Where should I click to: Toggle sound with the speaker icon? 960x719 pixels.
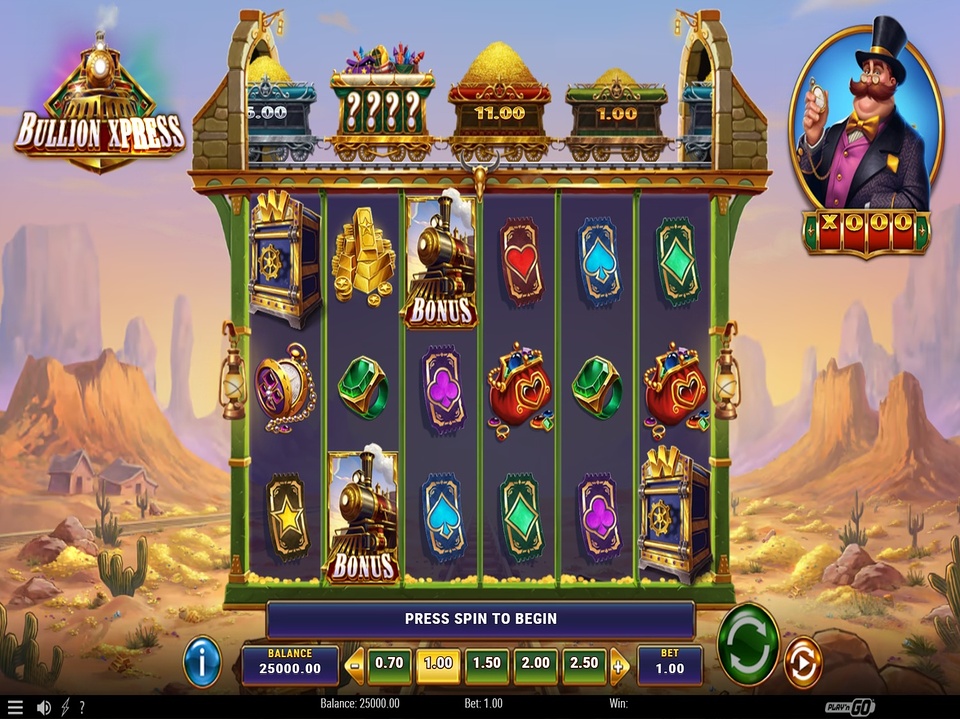[x=44, y=707]
